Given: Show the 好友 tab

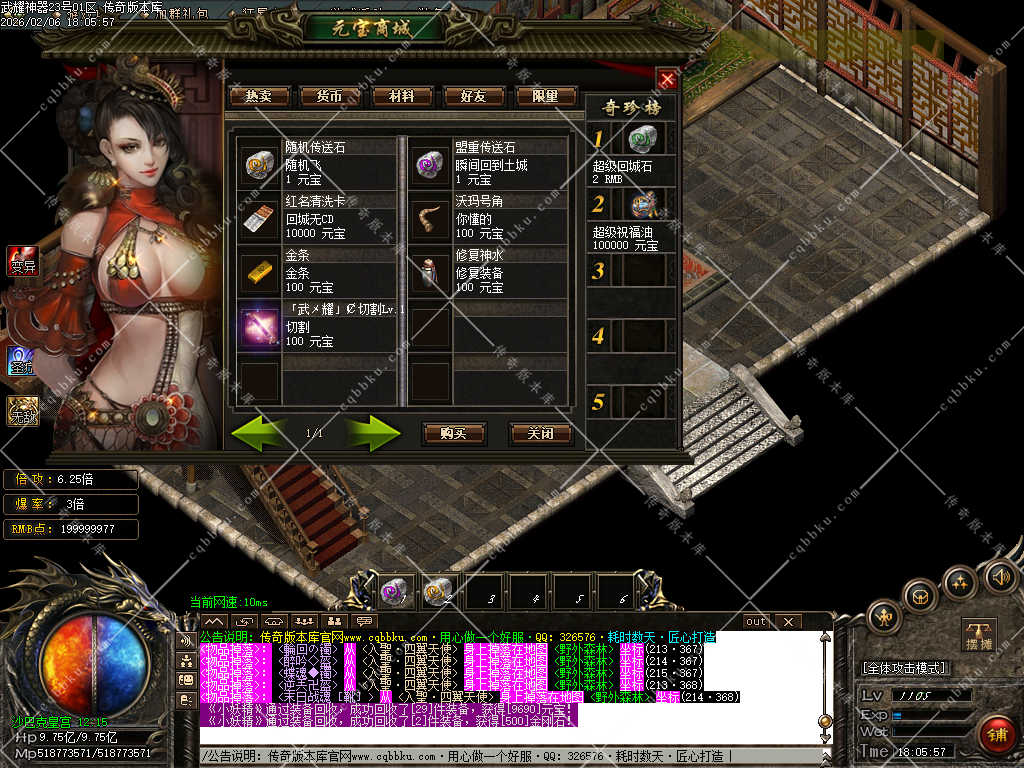Looking at the screenshot, I should tap(474, 97).
